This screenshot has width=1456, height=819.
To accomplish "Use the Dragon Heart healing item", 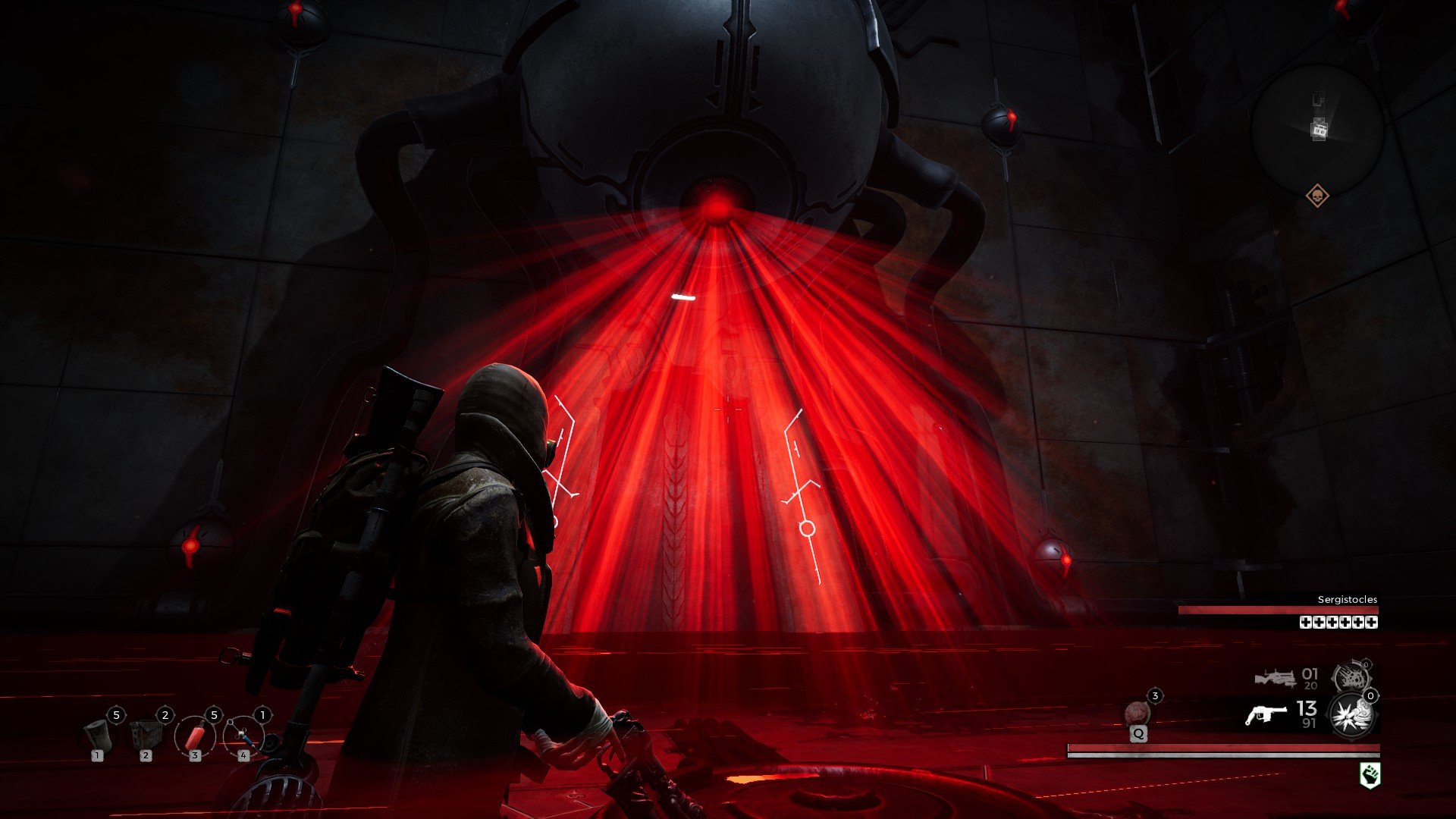I will 1137,714.
